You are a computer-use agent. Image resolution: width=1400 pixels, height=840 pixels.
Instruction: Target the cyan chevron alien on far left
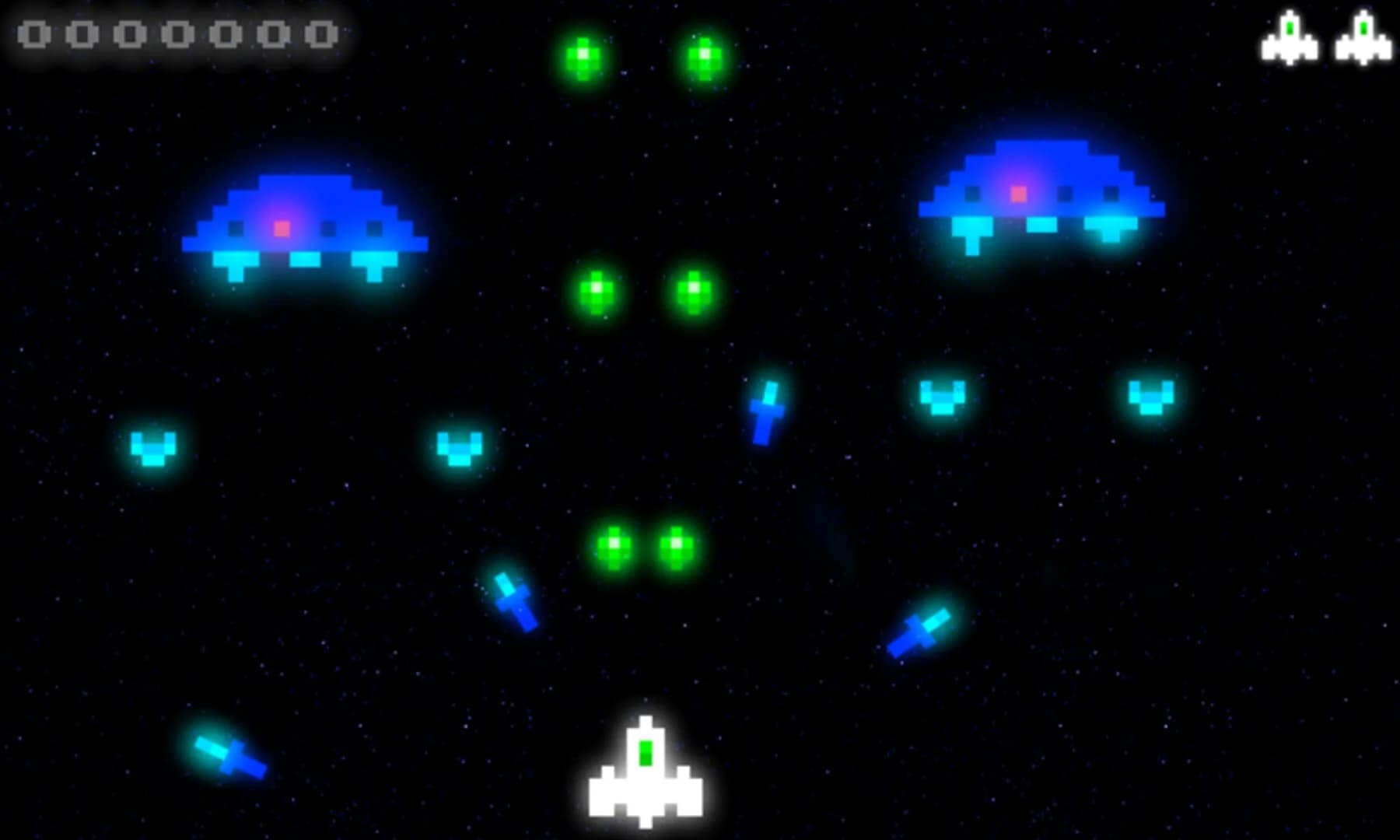coord(156,450)
